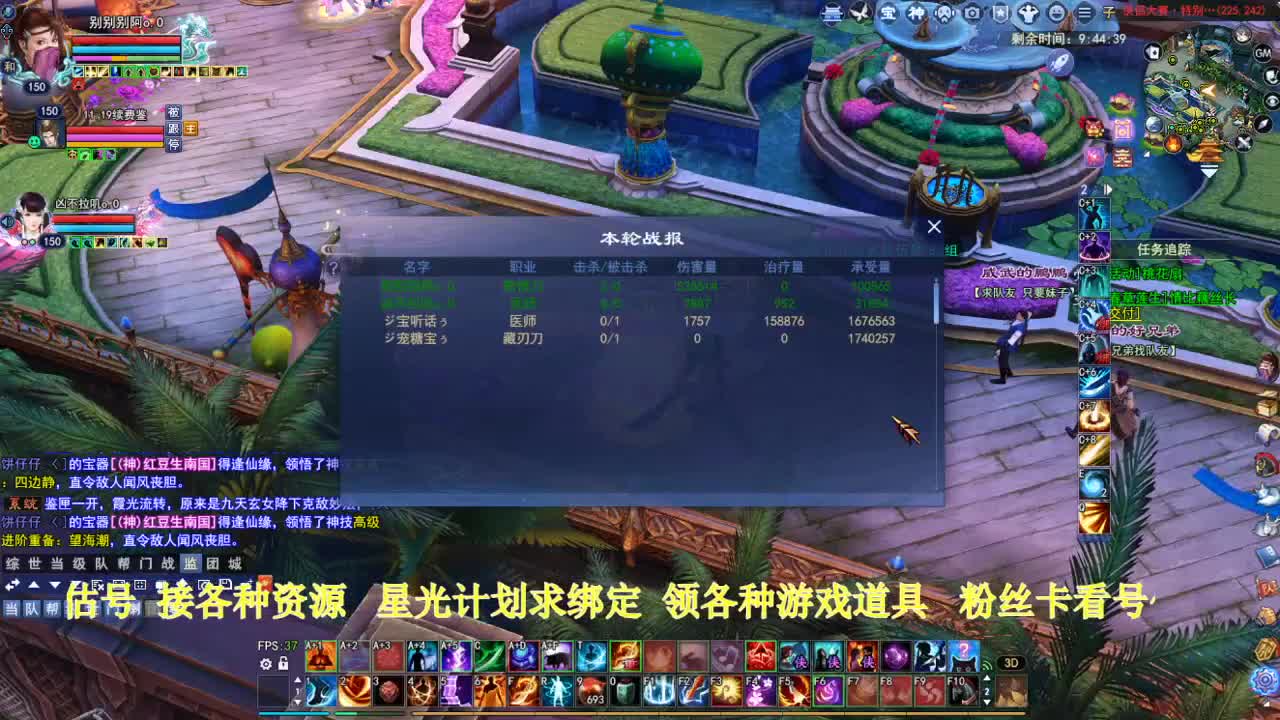Open the treasure (宝) icon on top bar
Viewport: 1280px width, 720px height.
point(889,11)
